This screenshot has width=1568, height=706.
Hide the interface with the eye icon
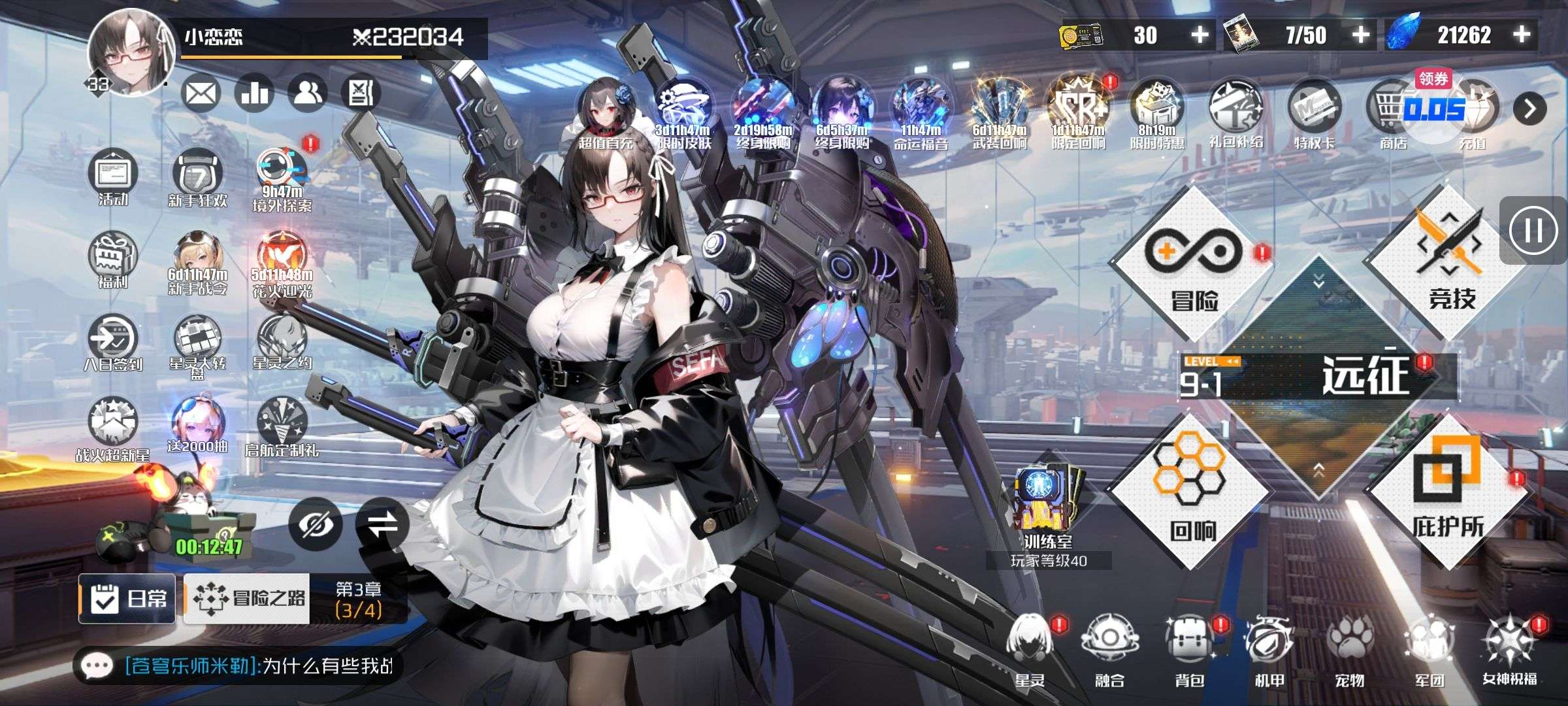click(315, 524)
